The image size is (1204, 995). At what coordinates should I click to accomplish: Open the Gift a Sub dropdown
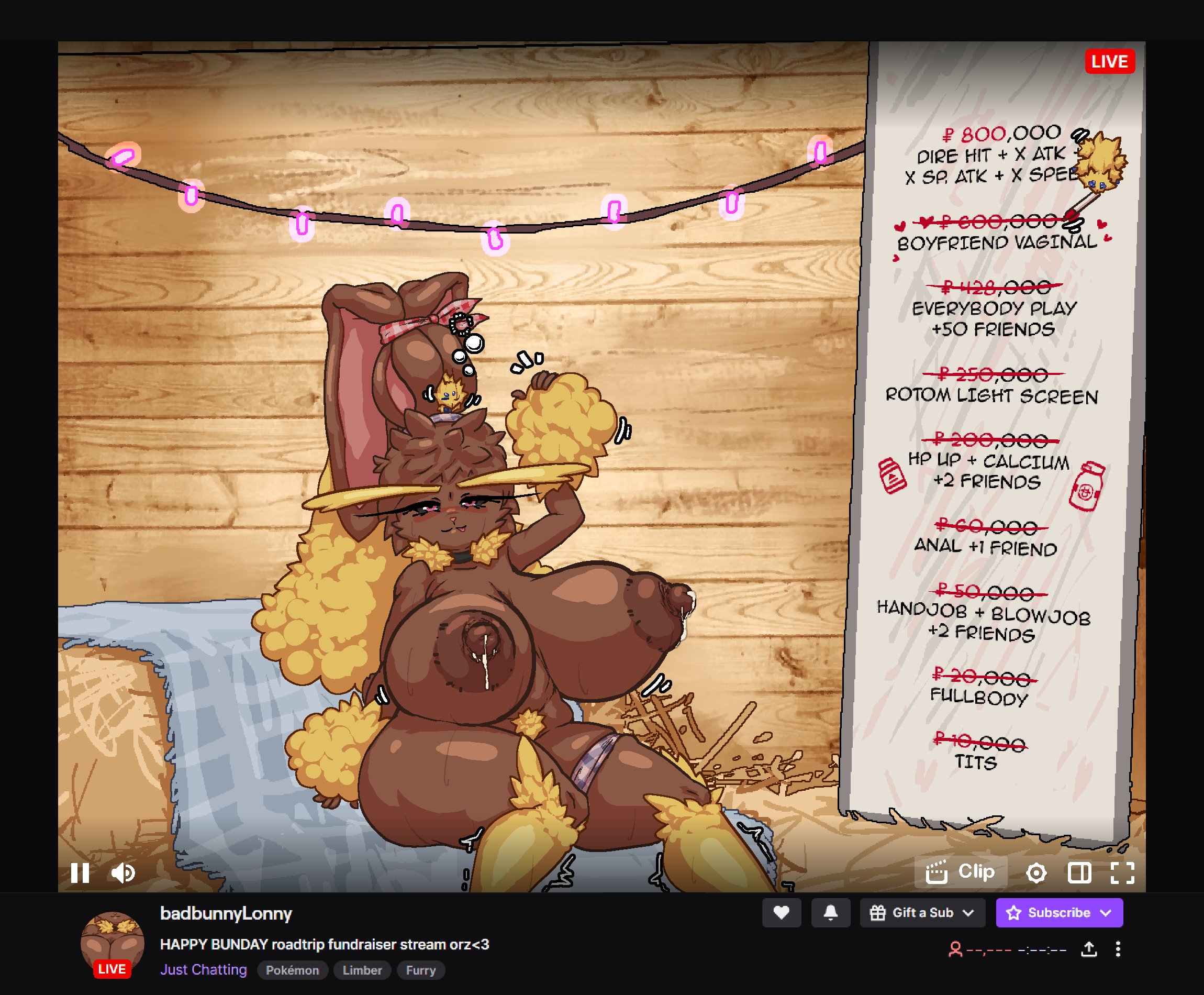(x=922, y=912)
